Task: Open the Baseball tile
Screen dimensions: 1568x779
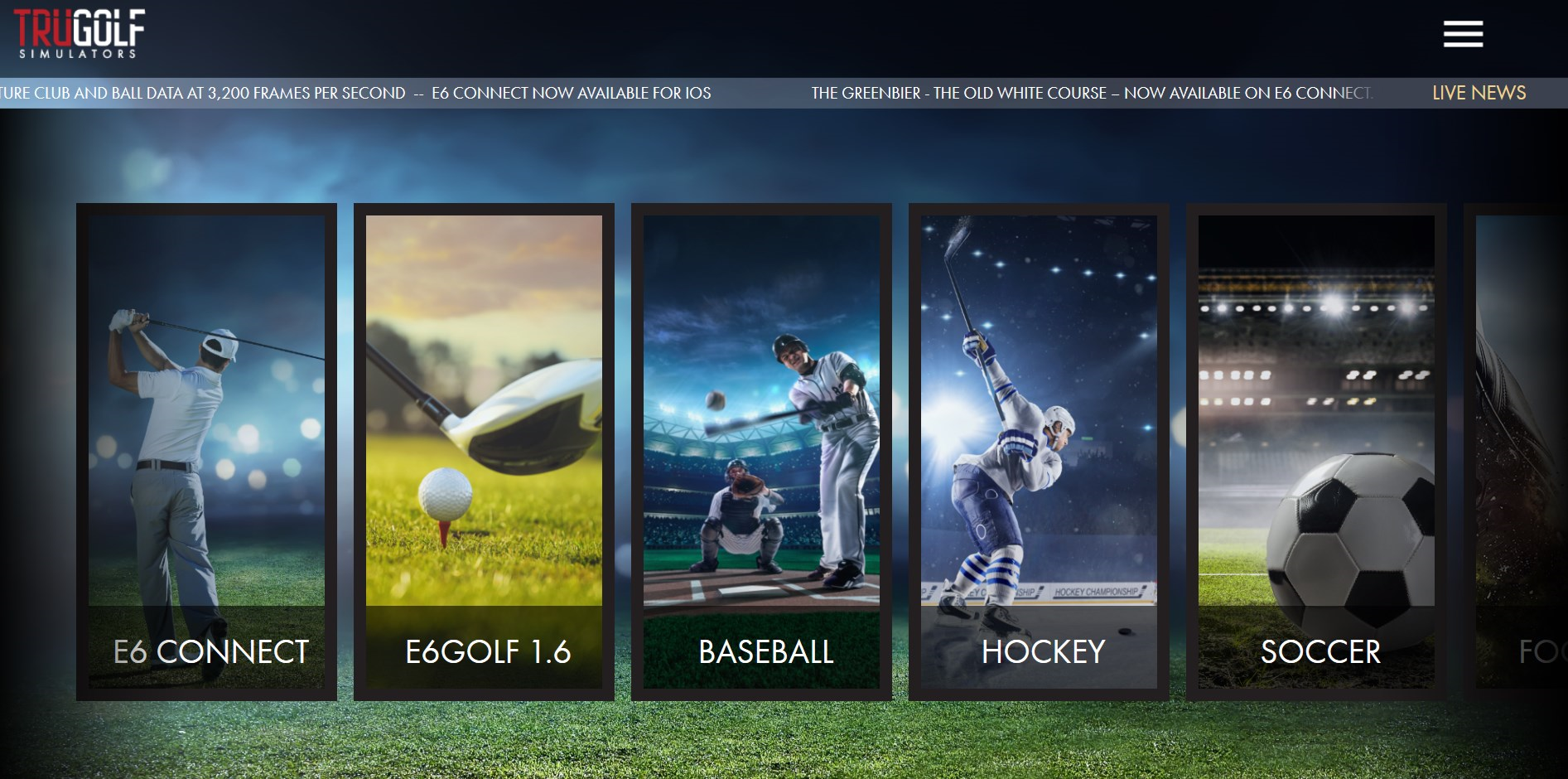Action: 761,452
